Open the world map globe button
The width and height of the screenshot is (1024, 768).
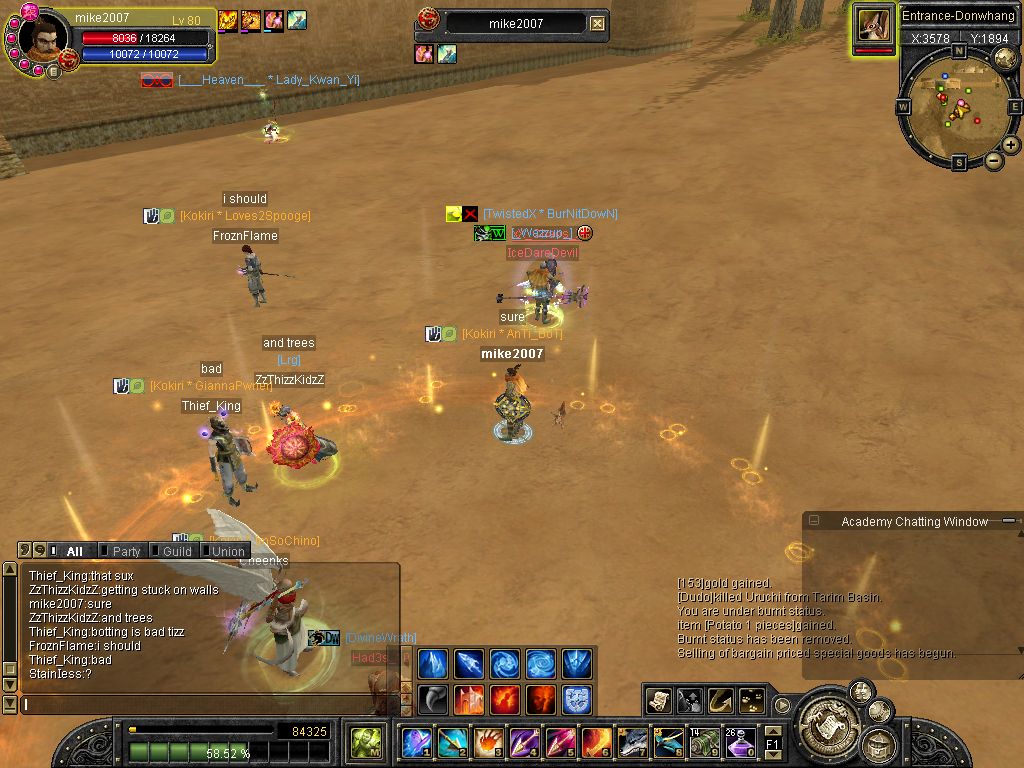[x=1005, y=58]
